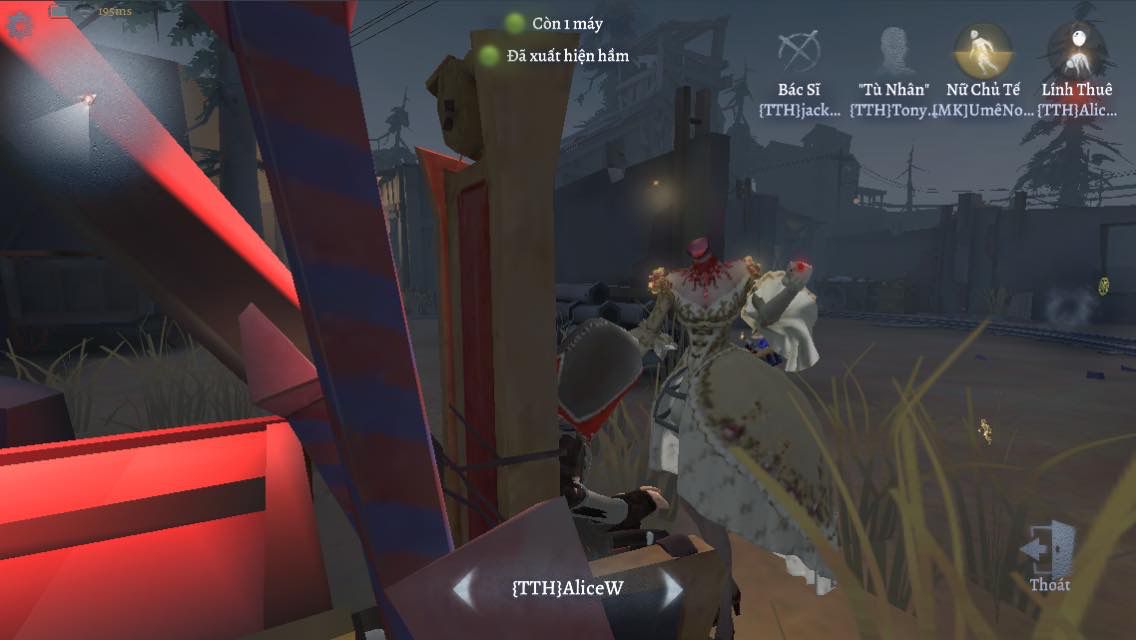Go to next spectated player with right arrow
This screenshot has height=640, width=1136.
click(672, 588)
